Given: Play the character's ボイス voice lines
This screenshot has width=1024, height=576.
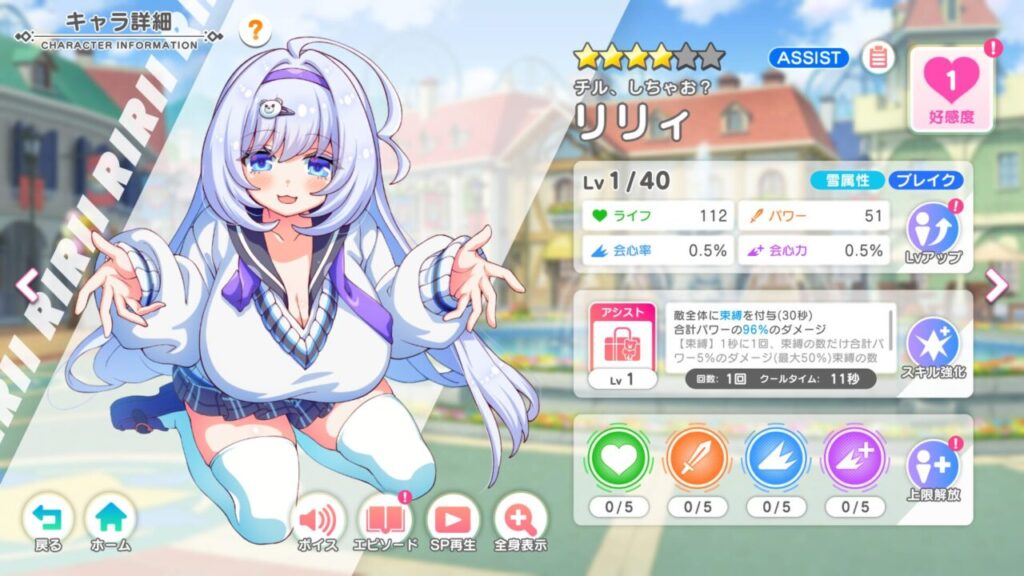Looking at the screenshot, I should pos(317,522).
